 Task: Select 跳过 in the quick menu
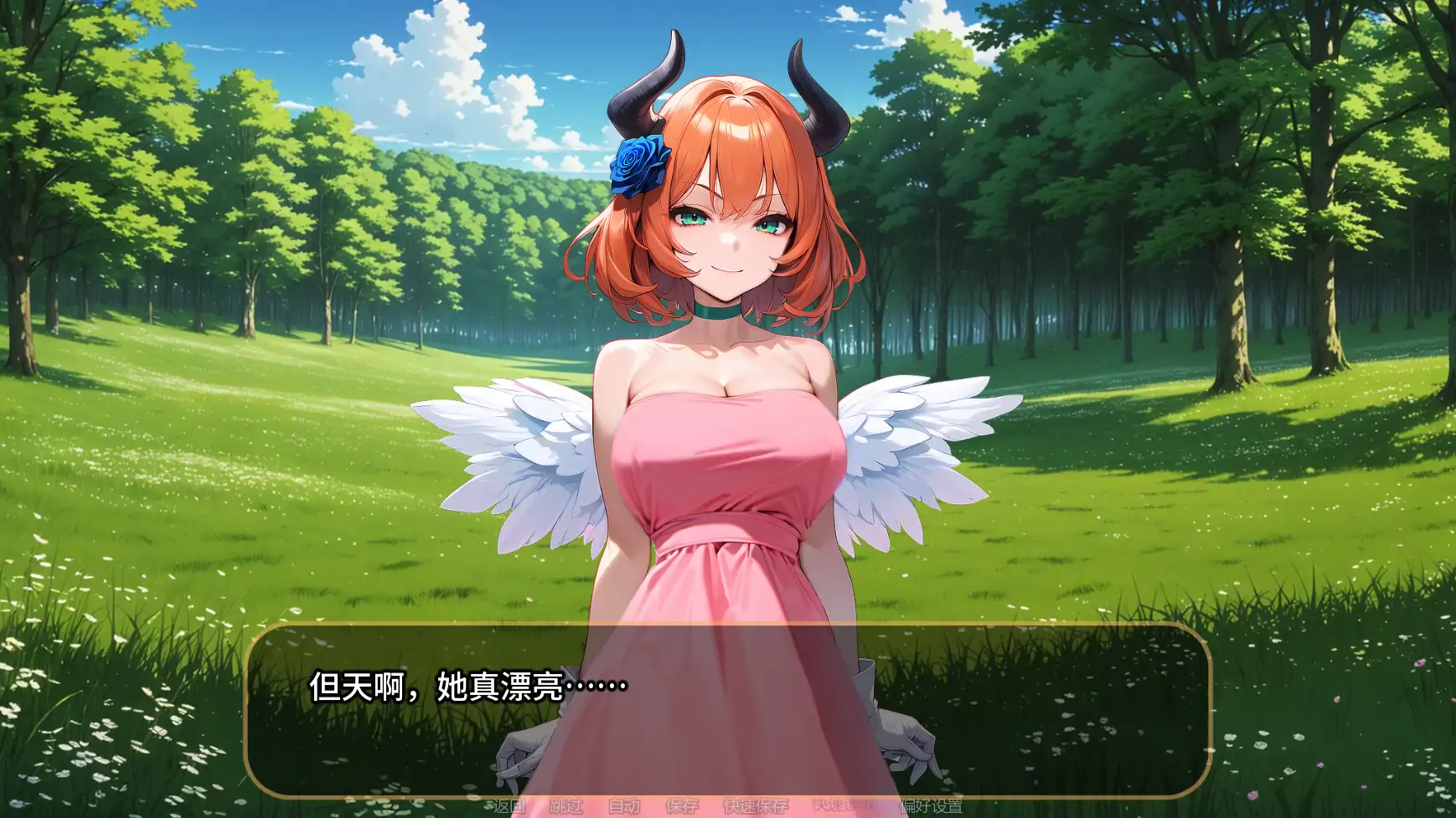point(566,805)
